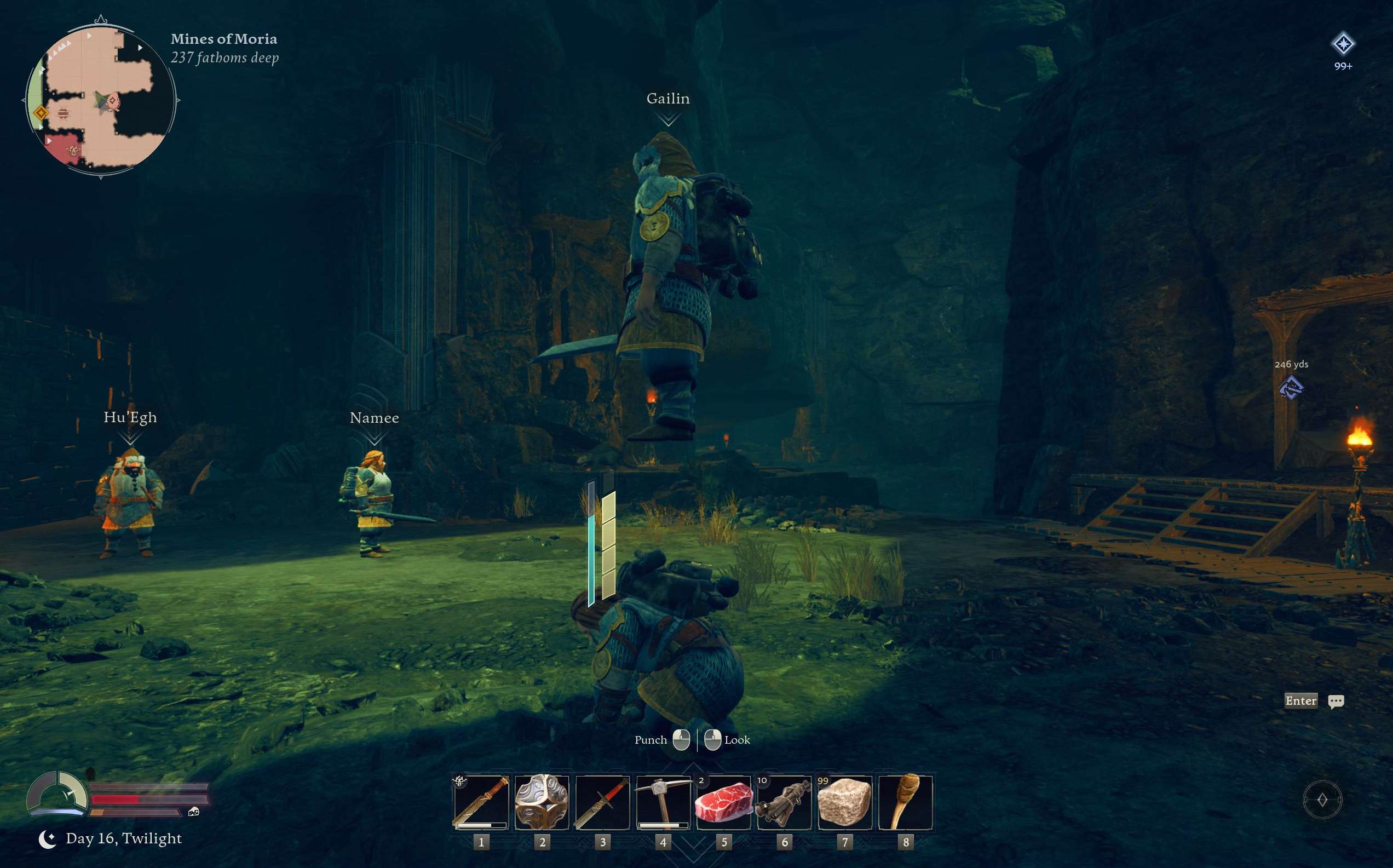The height and width of the screenshot is (868, 1393).
Task: Select the orange diamond marker on the minimap
Action: point(41,112)
